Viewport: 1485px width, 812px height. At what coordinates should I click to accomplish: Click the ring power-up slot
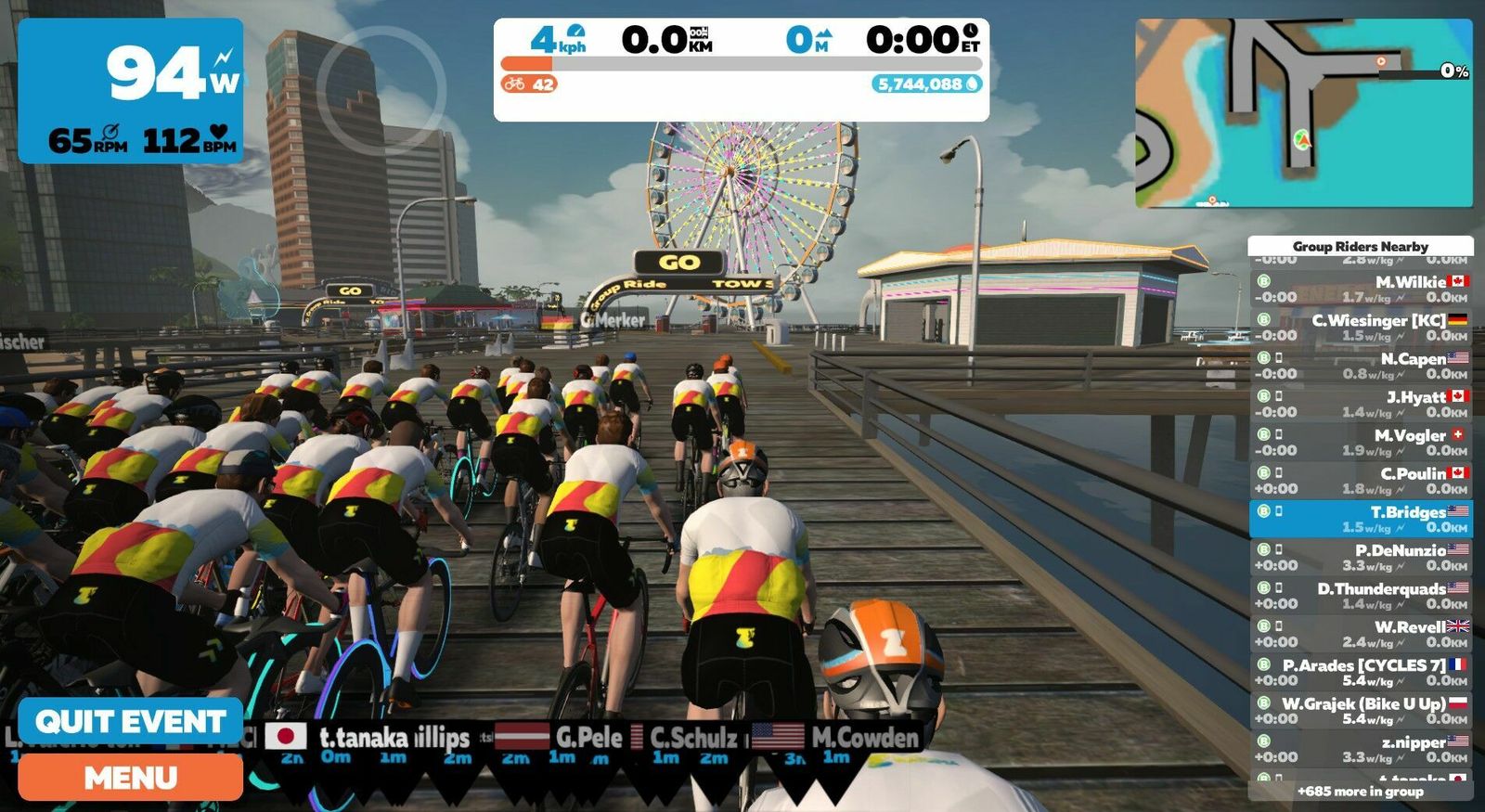click(381, 89)
